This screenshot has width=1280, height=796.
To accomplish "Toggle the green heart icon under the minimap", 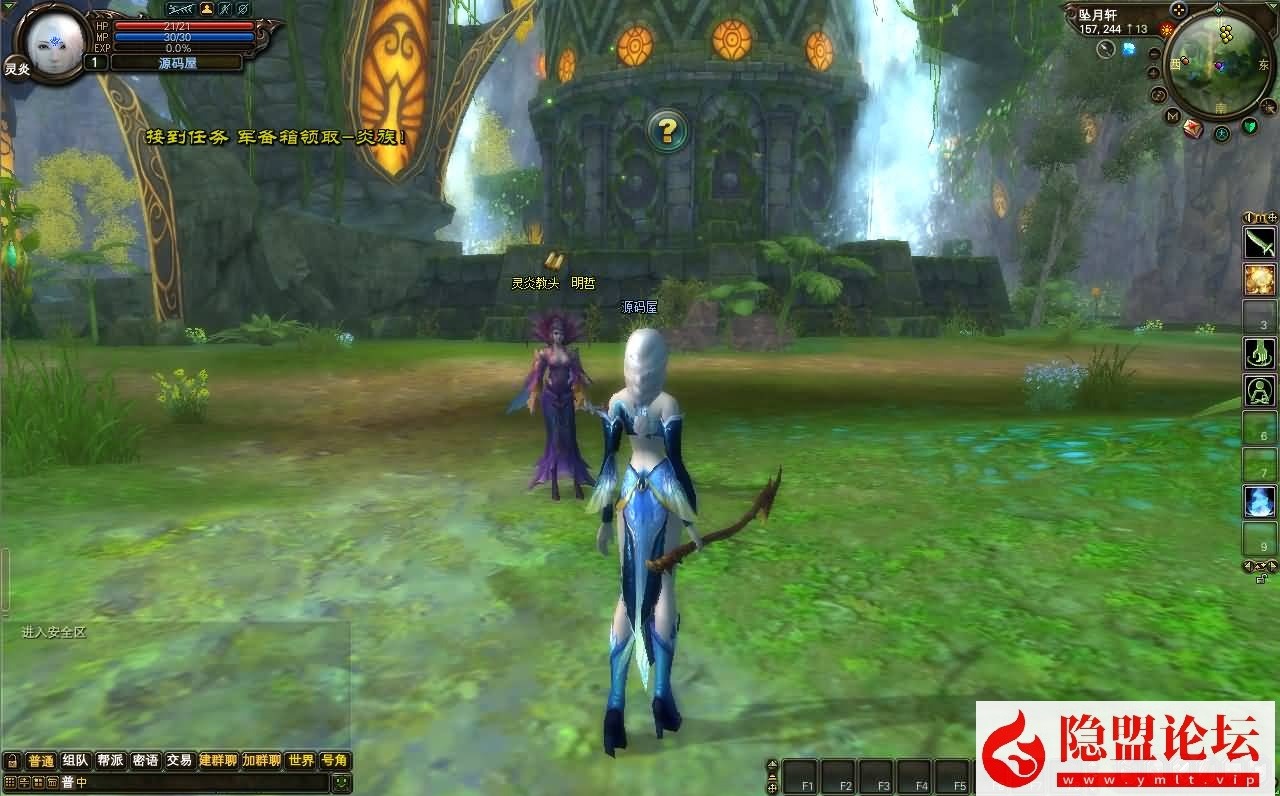I will point(1250,126).
